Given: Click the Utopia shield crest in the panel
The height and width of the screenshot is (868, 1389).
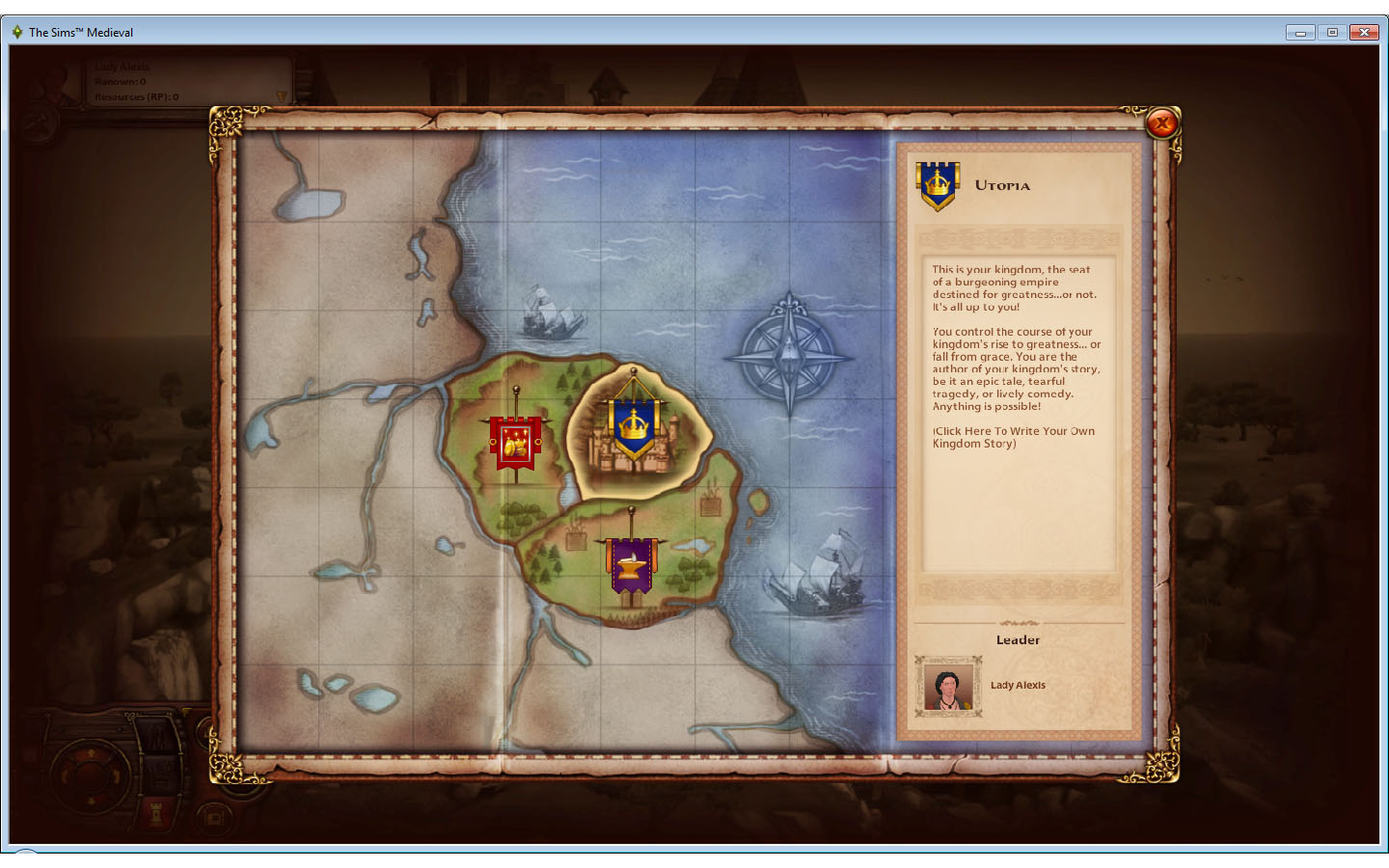Looking at the screenshot, I should [x=936, y=183].
